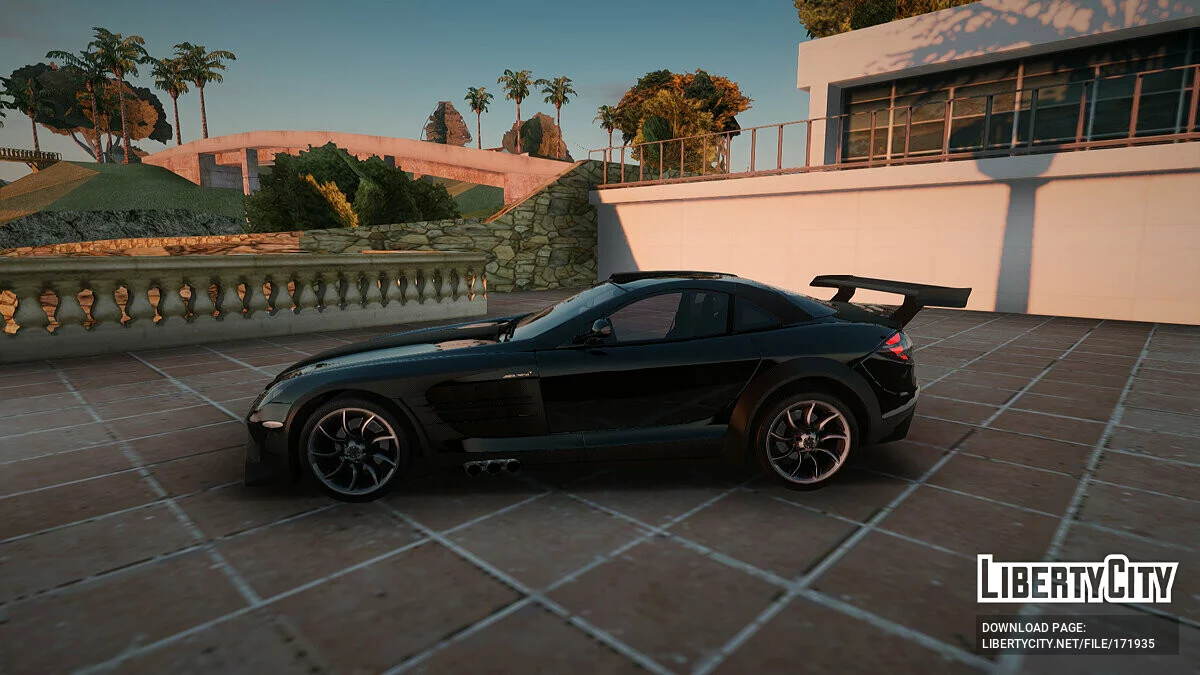
Task: Open the libertycity.net/file/171935 download page link
Action: tap(1067, 642)
